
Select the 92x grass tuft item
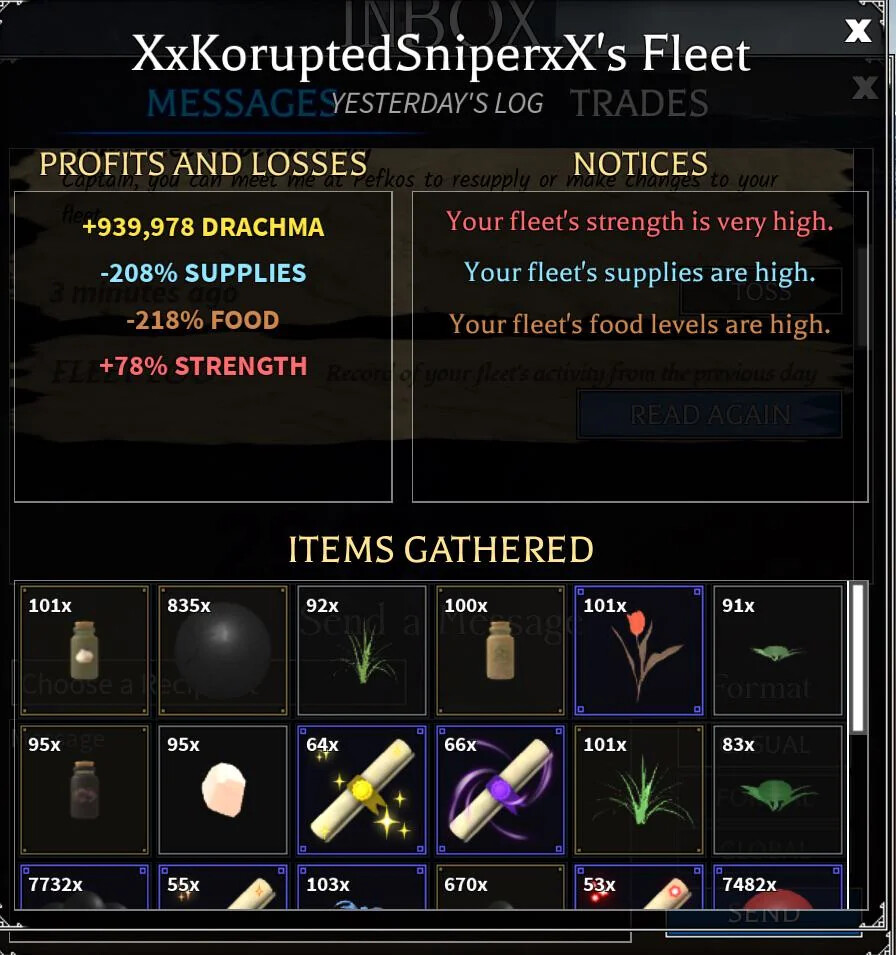point(362,651)
